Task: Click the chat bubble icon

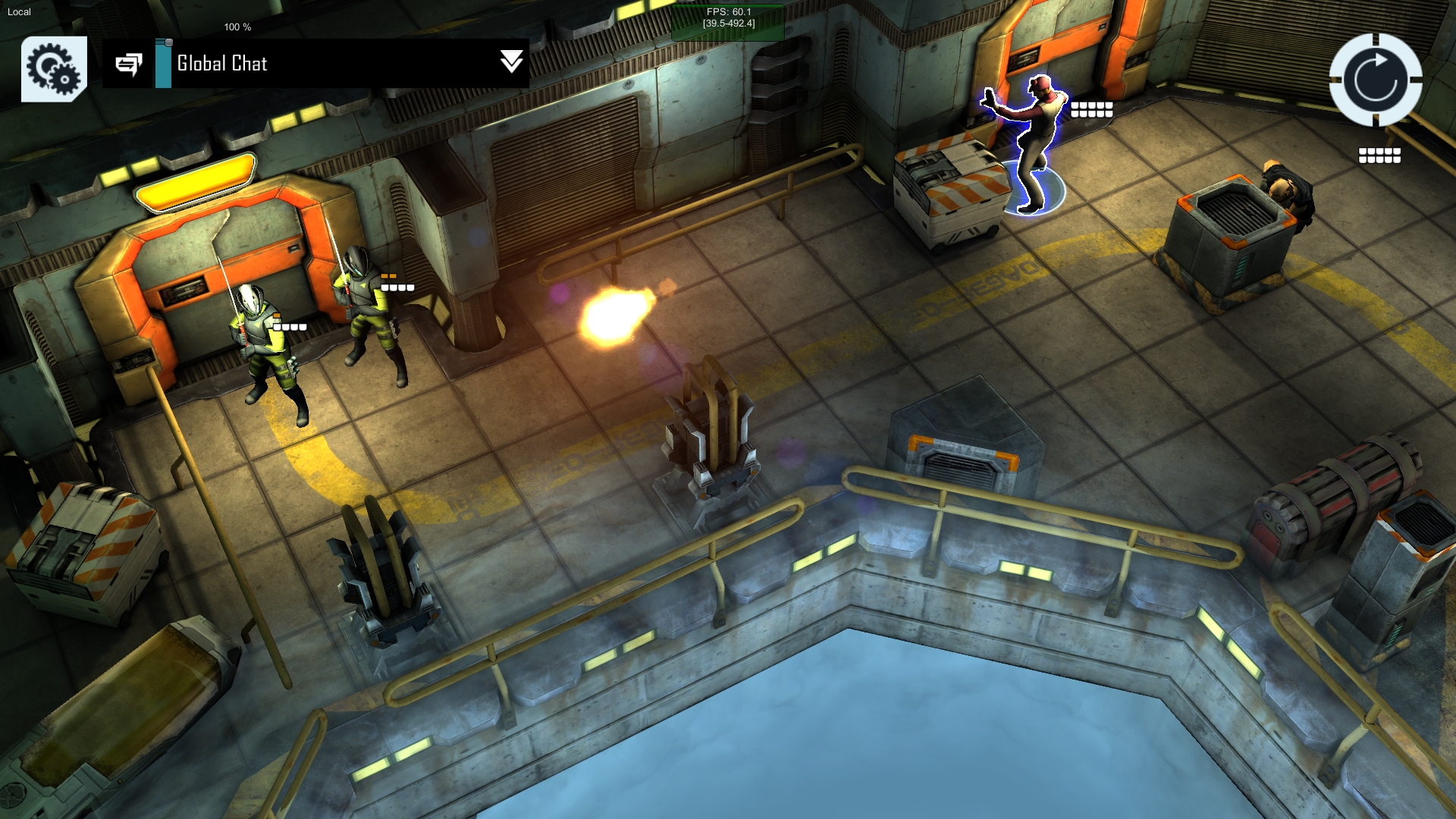Action: tap(129, 64)
